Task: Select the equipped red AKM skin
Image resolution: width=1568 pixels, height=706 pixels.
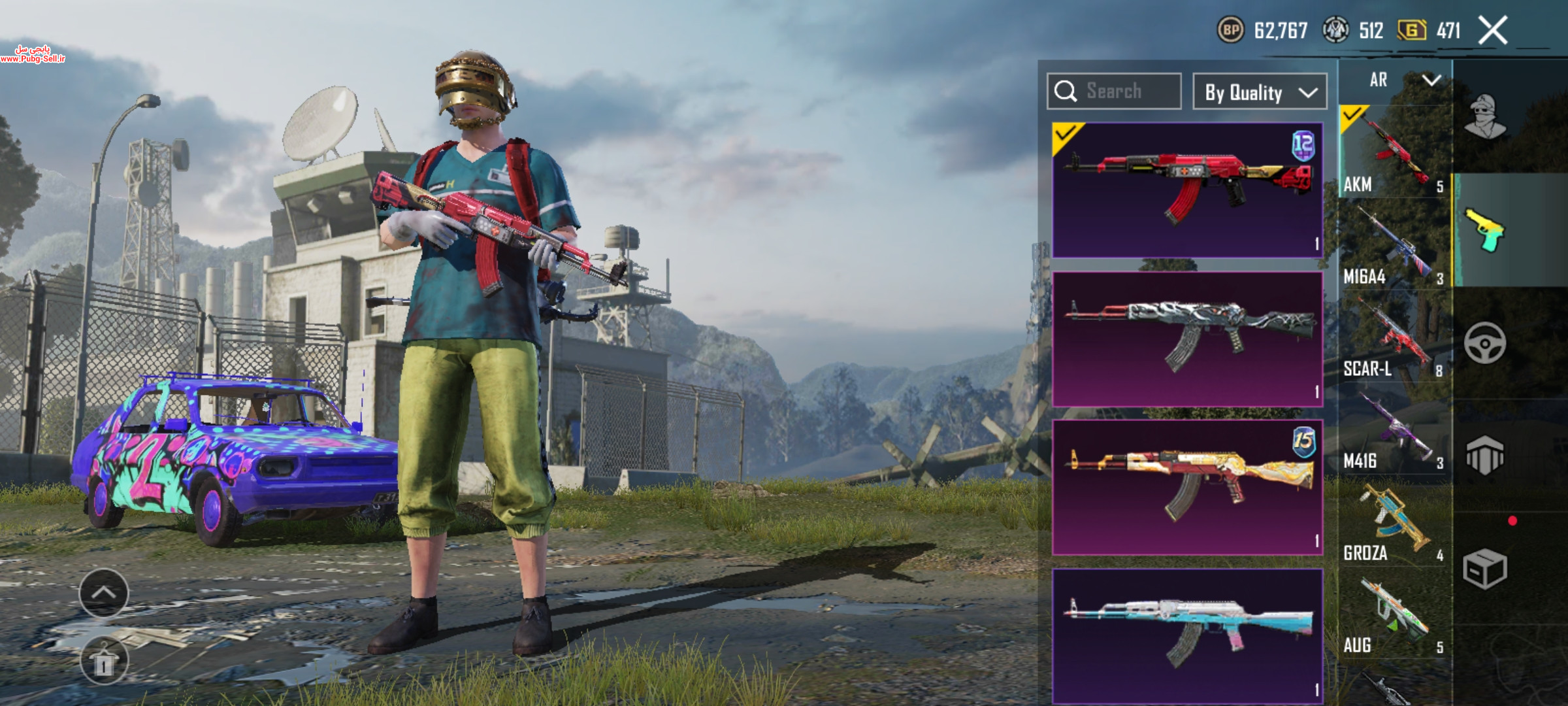Action: (x=1187, y=190)
